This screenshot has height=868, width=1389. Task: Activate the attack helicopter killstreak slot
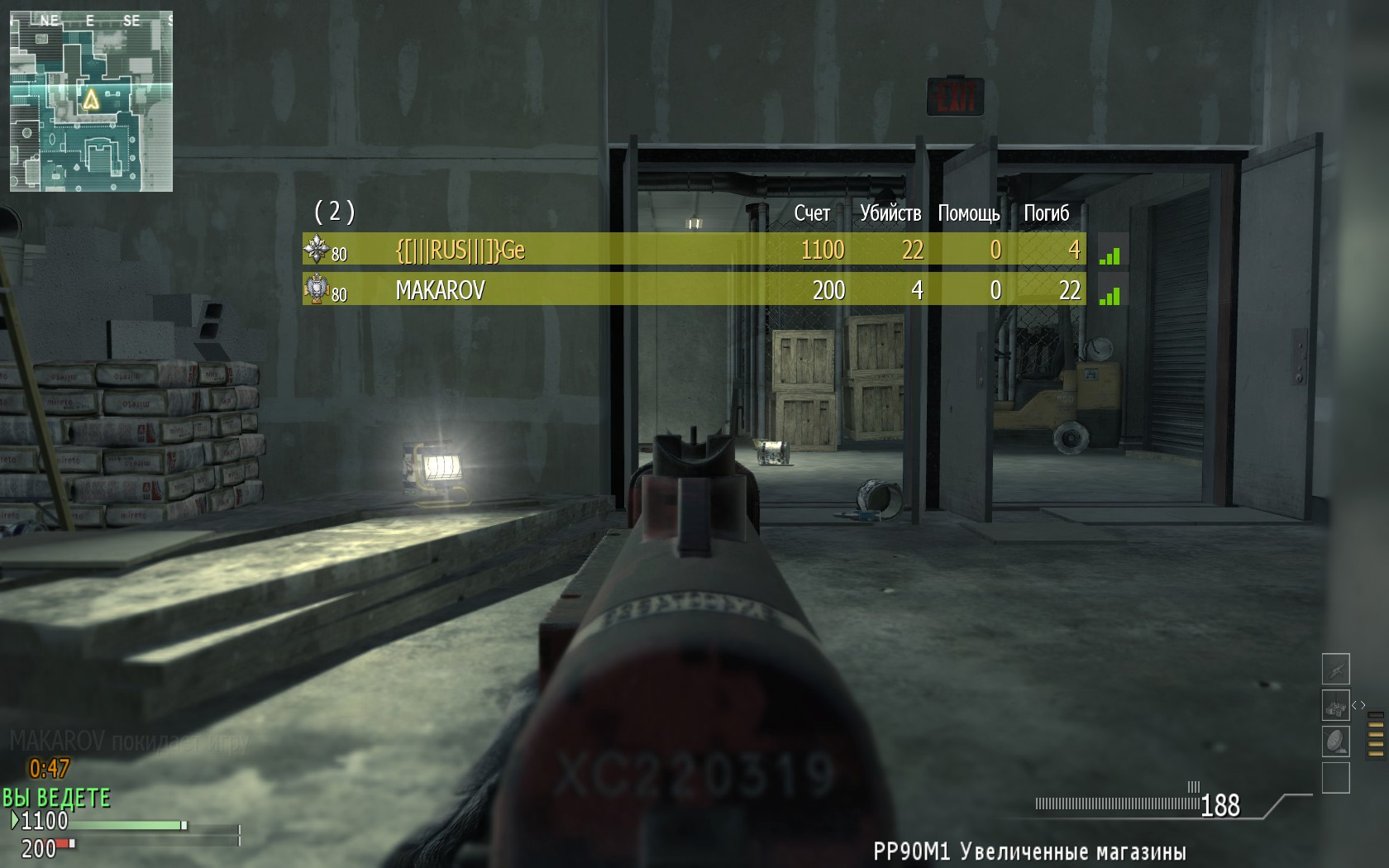pyautogui.click(x=1335, y=669)
